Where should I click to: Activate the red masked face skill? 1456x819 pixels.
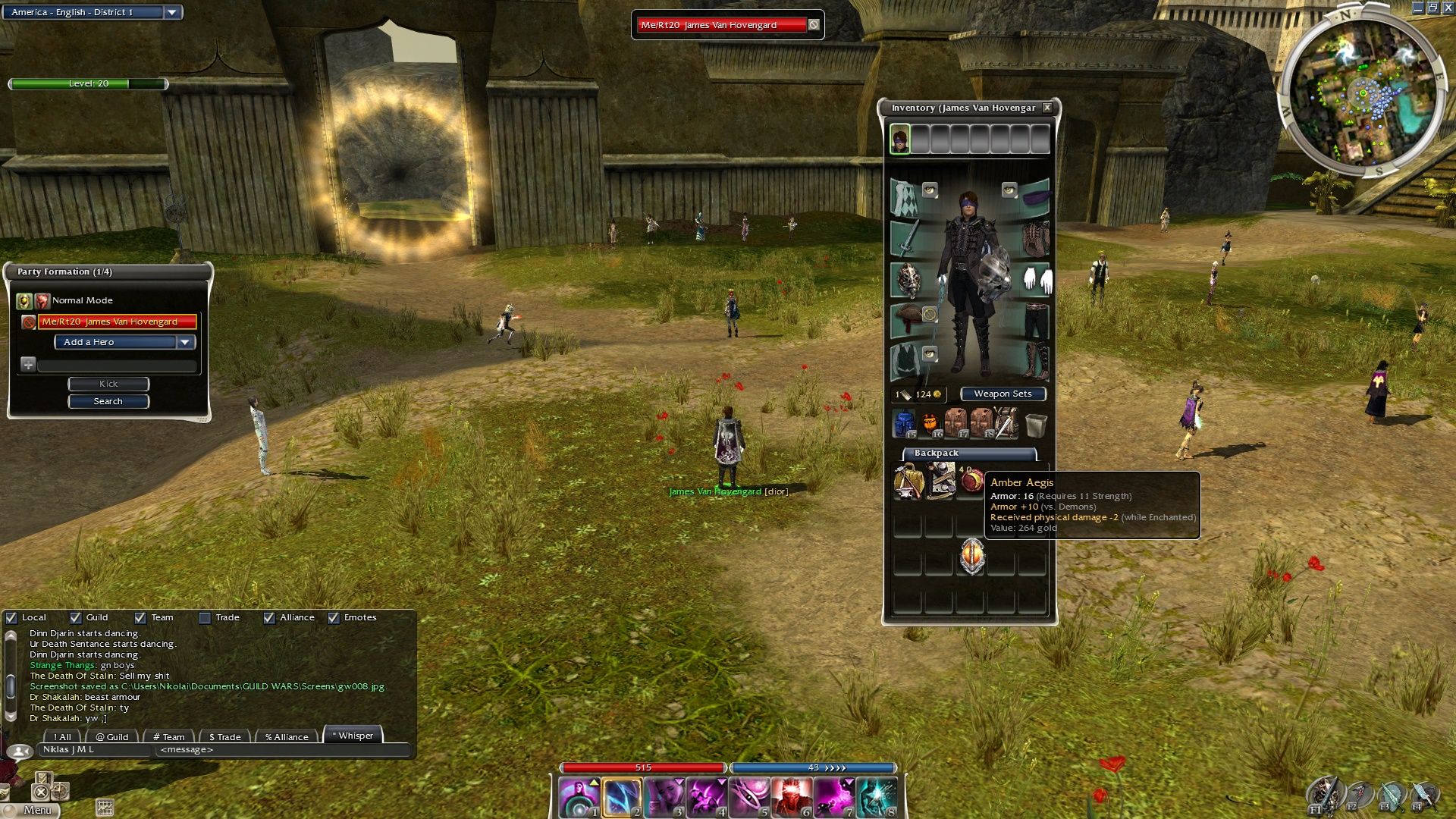791,798
